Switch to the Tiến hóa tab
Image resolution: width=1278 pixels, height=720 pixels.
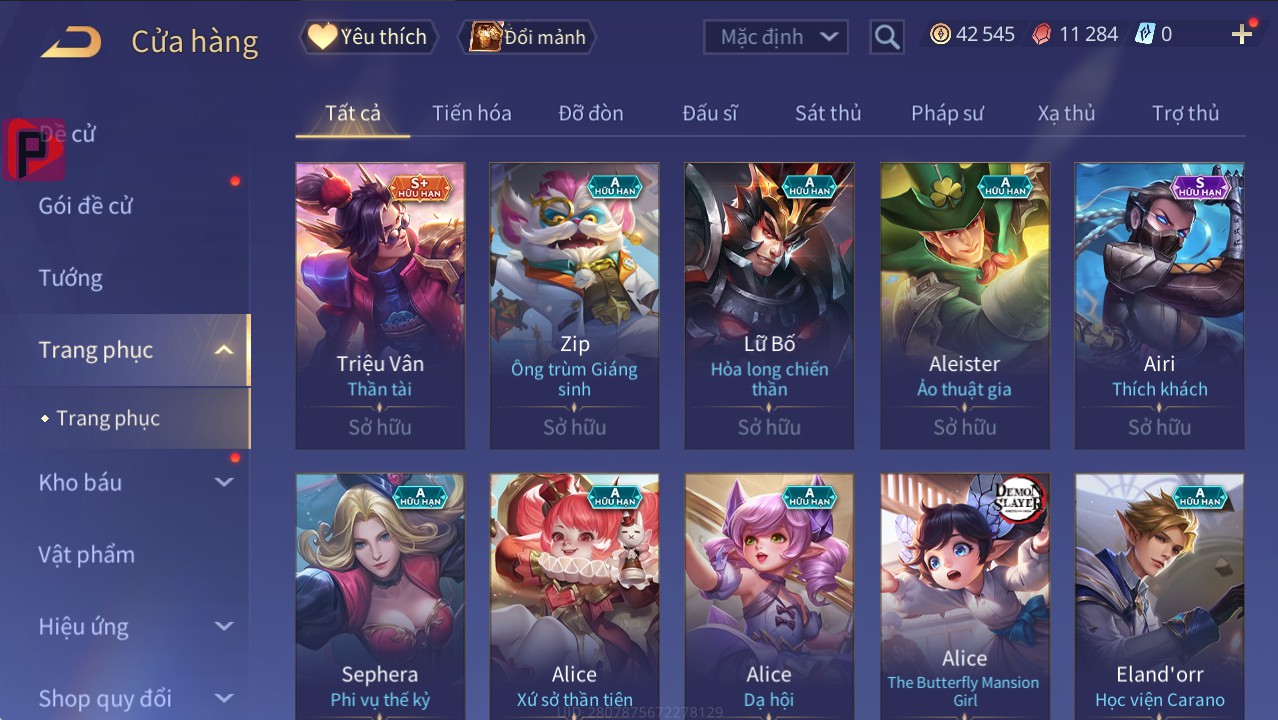click(x=471, y=113)
